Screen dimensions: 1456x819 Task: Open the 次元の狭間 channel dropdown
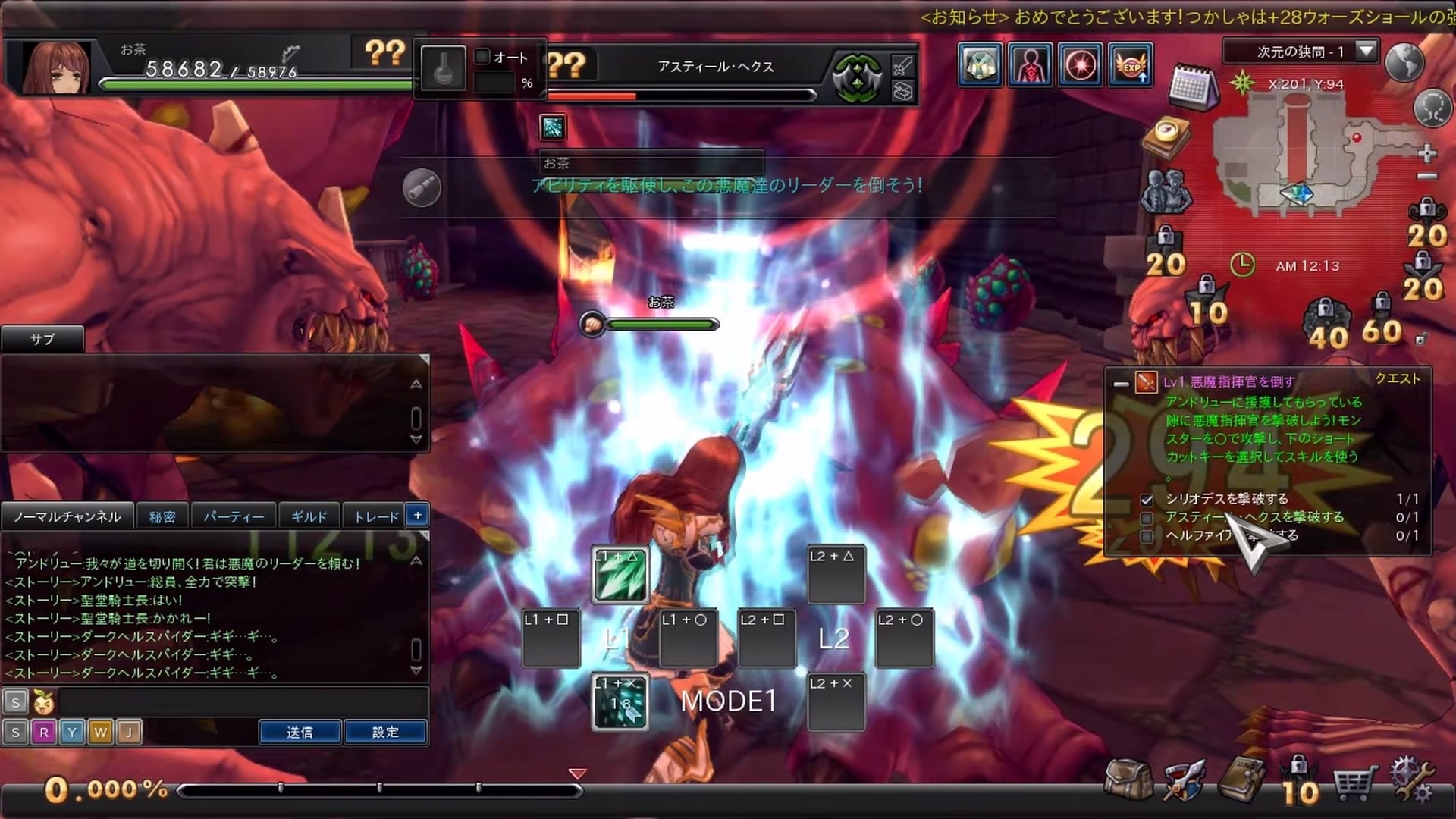[1366, 52]
